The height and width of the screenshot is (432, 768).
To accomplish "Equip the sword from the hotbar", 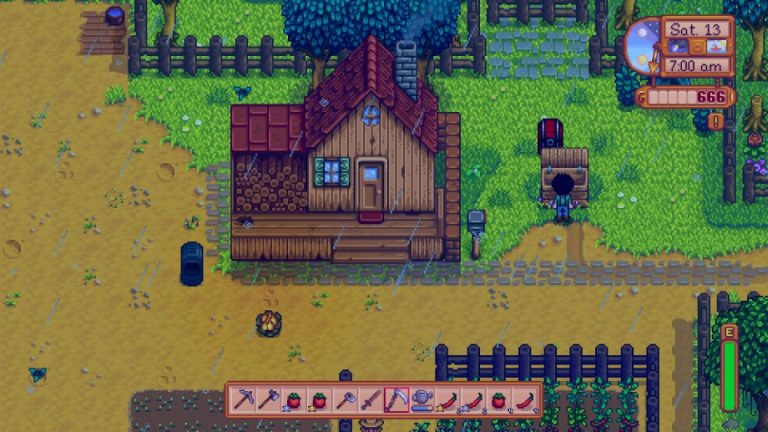I will click(371, 400).
